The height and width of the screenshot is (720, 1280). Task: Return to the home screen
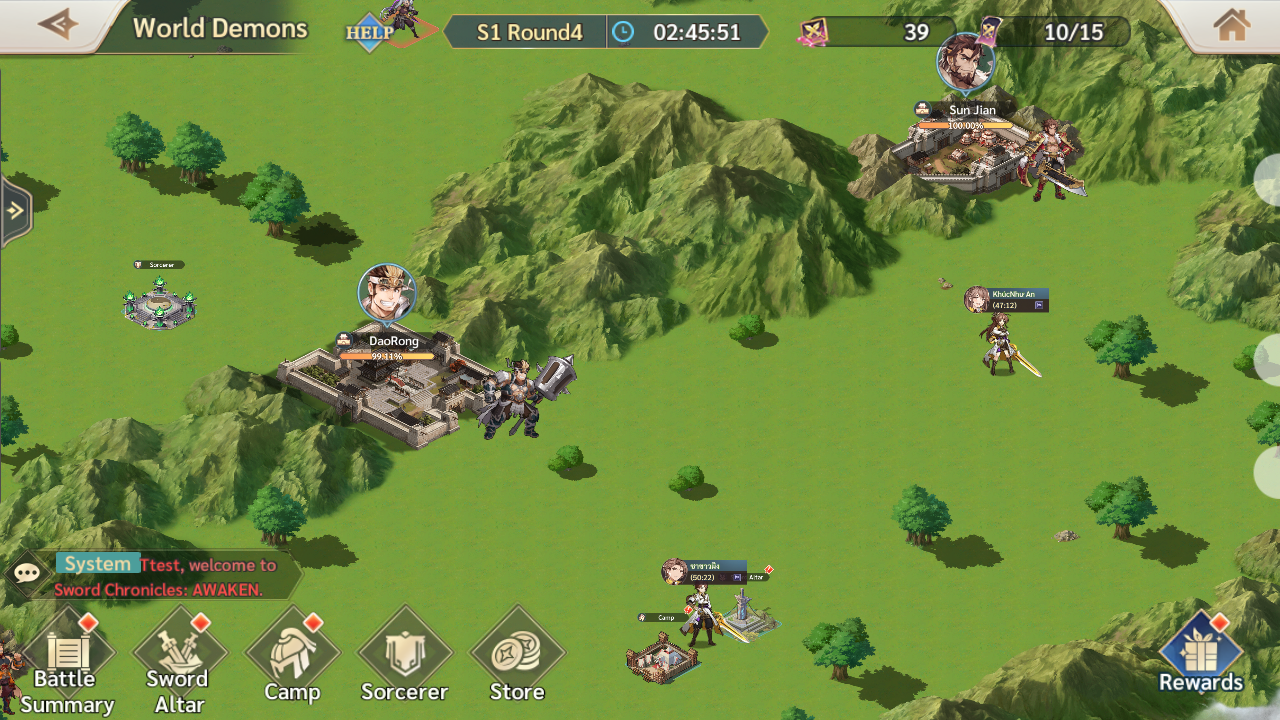1231,25
